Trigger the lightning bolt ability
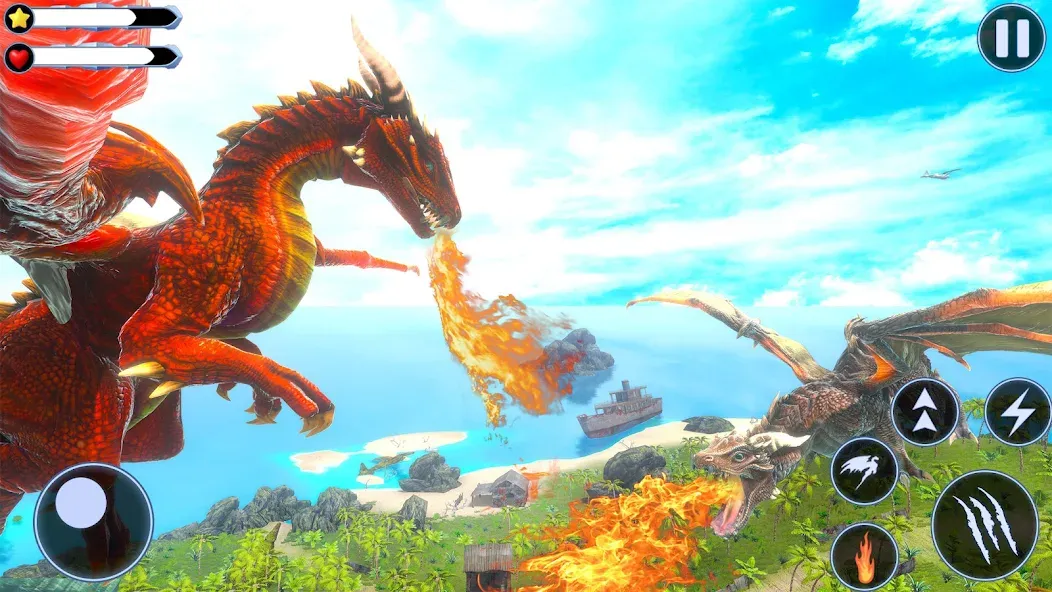The image size is (1052, 592). (x=1018, y=412)
